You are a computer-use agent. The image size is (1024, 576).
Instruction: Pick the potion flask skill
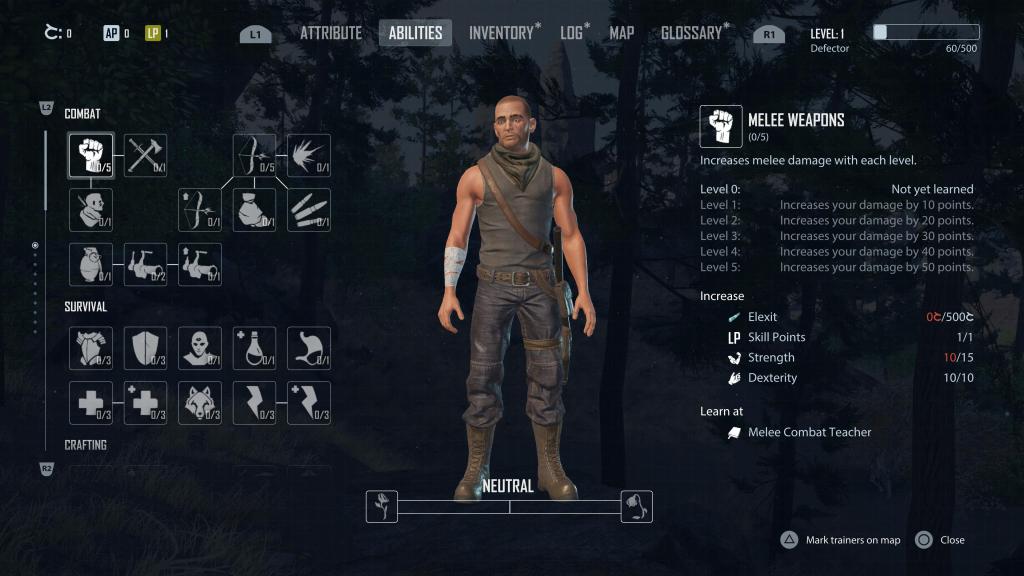click(254, 348)
